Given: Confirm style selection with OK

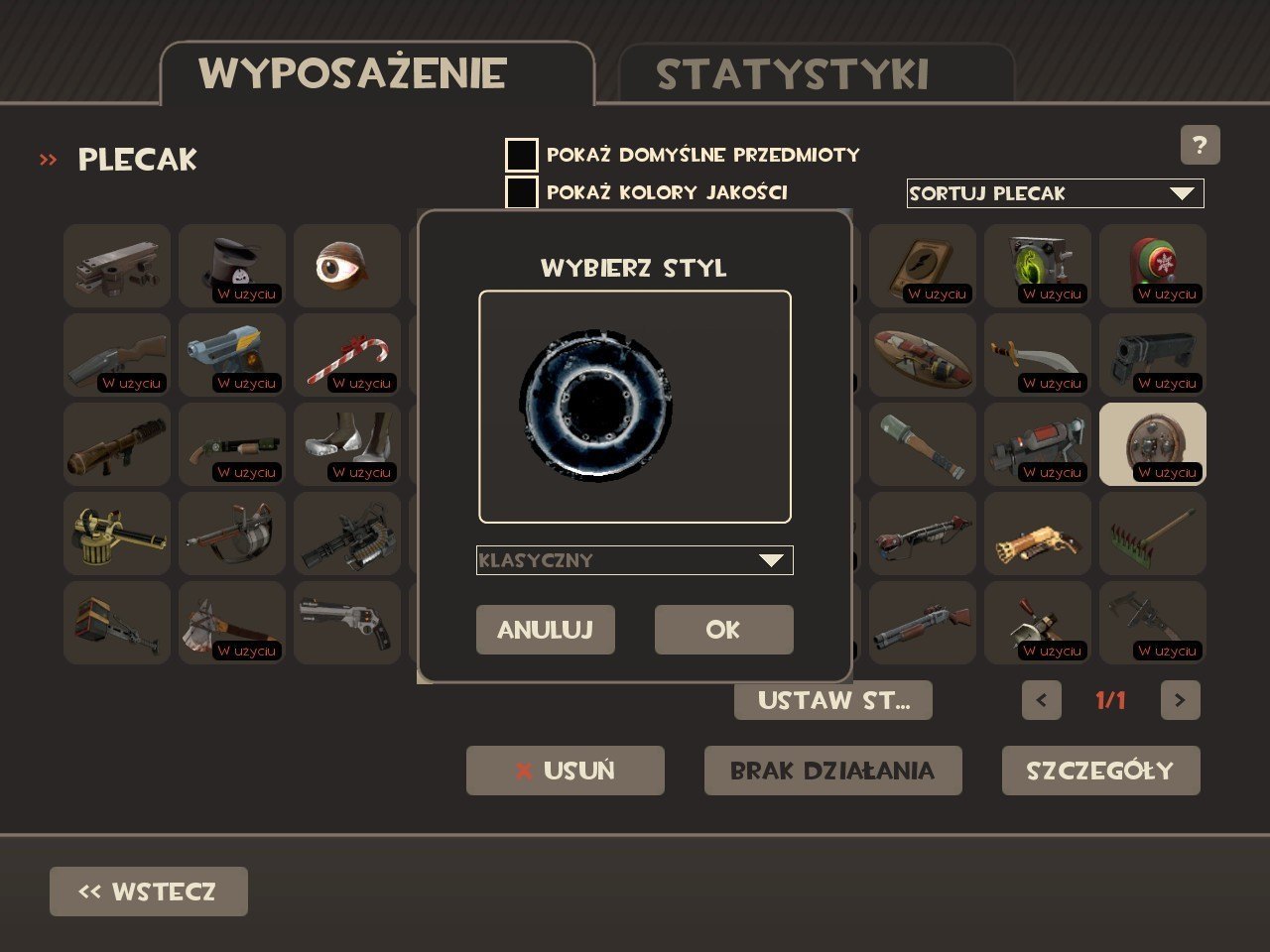Looking at the screenshot, I should point(723,630).
